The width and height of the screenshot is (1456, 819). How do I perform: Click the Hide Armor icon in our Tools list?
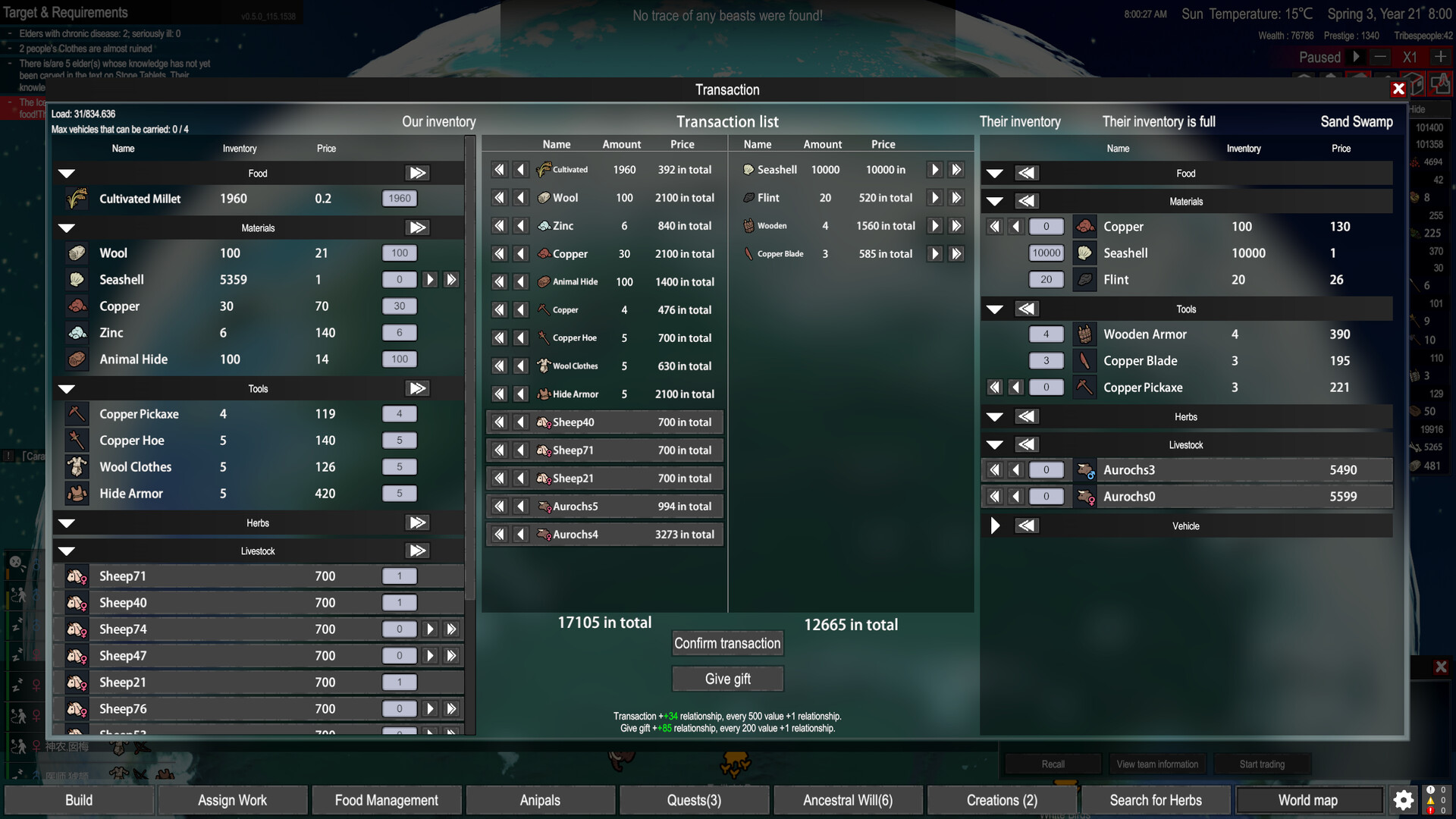point(77,493)
